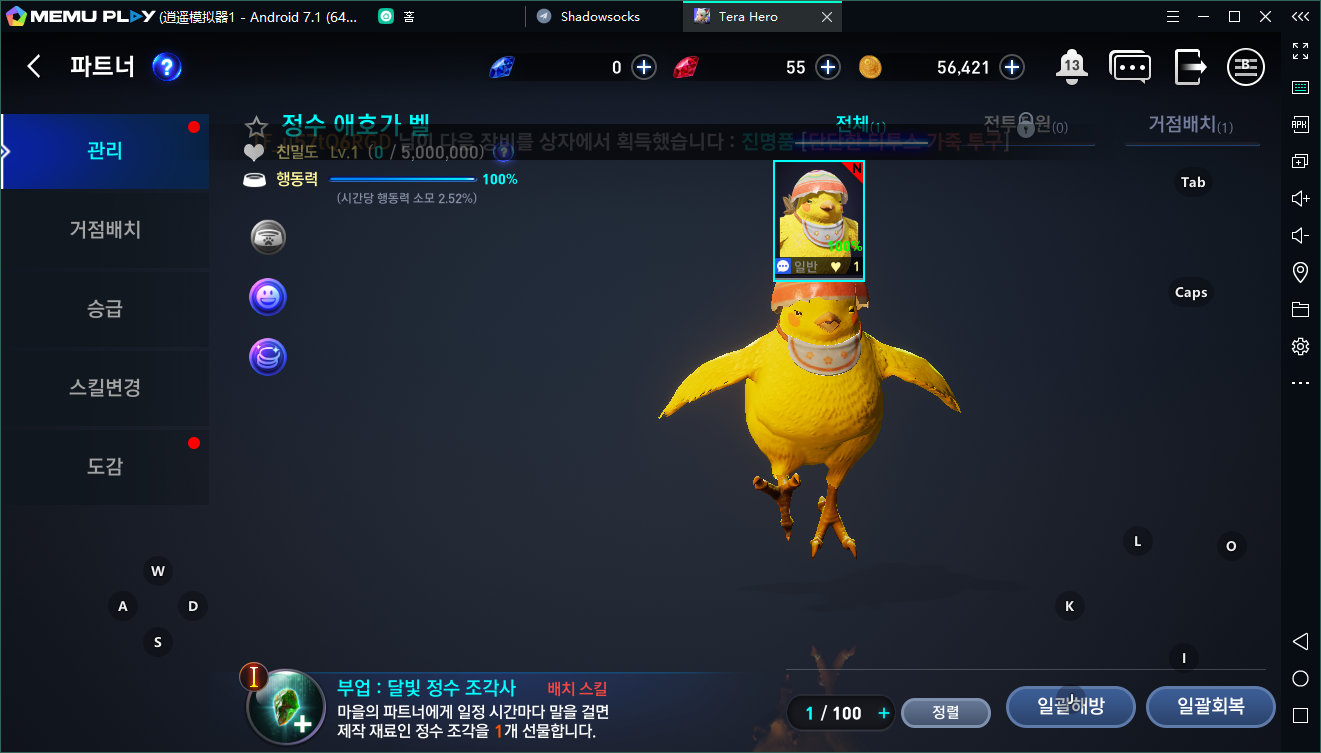The width and height of the screenshot is (1321, 753).
Task: Select the yellow chick partner card
Action: pos(818,220)
